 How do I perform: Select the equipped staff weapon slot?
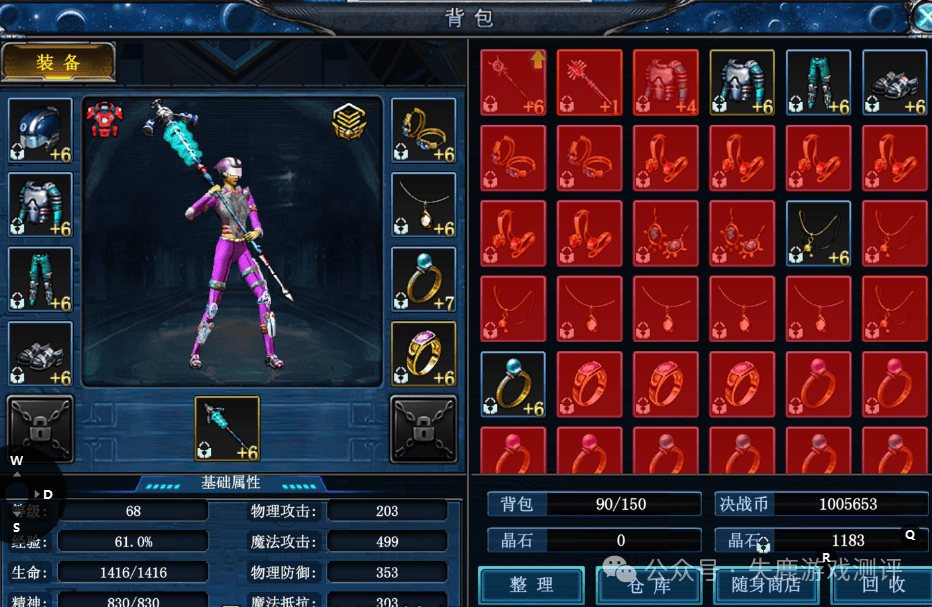227,429
